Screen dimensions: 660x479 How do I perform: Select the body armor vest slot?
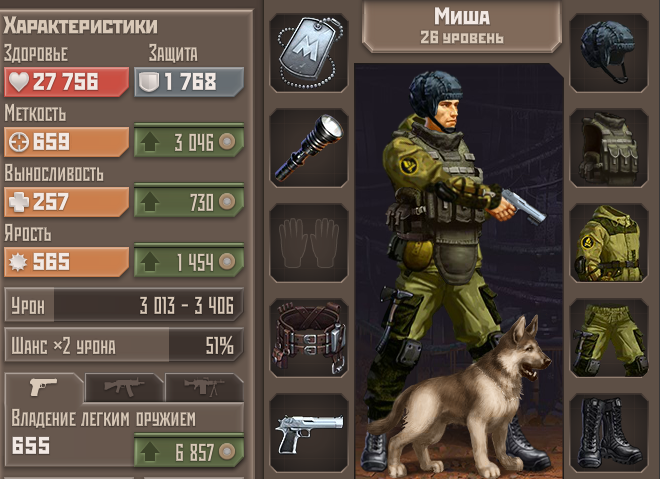point(609,147)
